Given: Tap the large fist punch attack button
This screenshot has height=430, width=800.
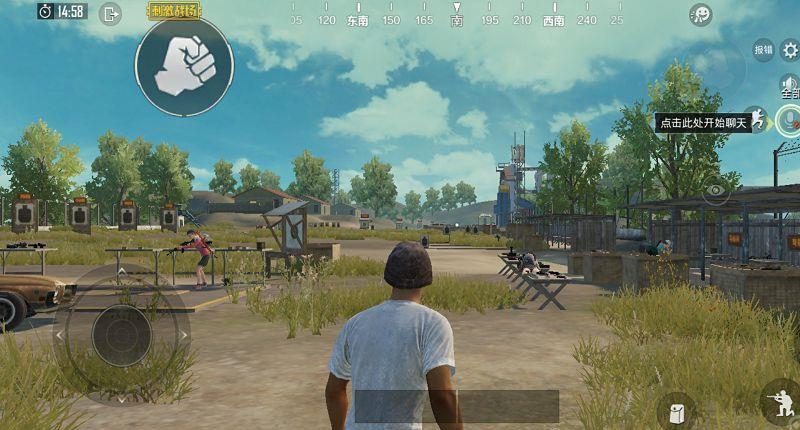Looking at the screenshot, I should (x=184, y=66).
